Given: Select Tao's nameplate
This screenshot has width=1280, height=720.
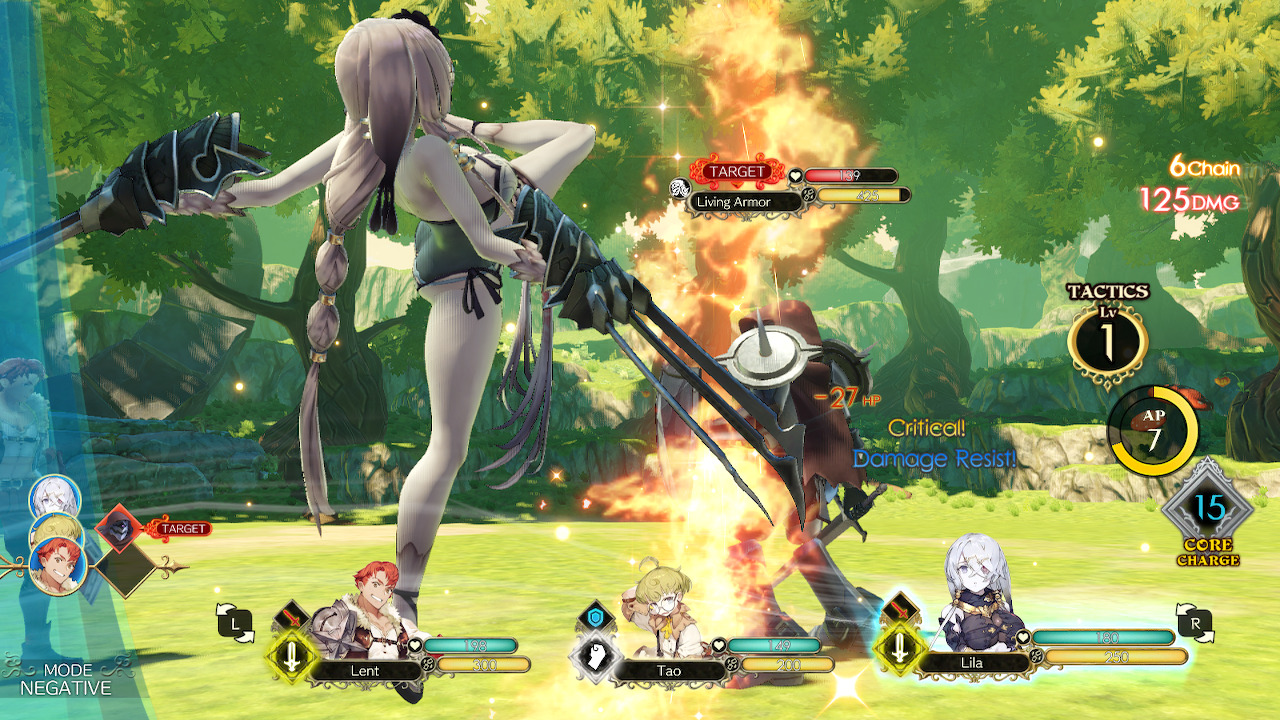Looking at the screenshot, I should [x=667, y=671].
